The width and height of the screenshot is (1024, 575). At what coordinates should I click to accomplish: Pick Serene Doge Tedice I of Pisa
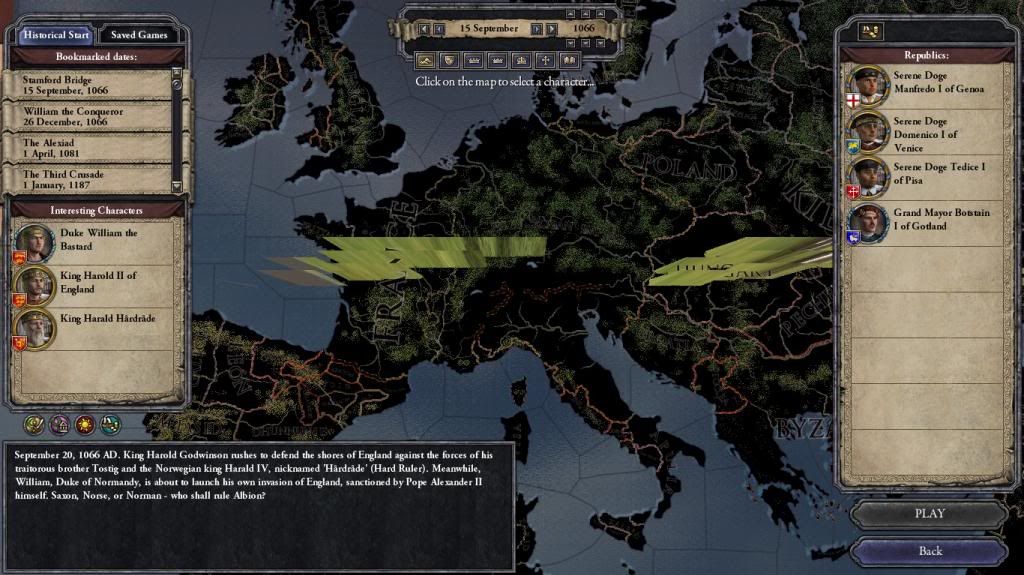(920, 175)
